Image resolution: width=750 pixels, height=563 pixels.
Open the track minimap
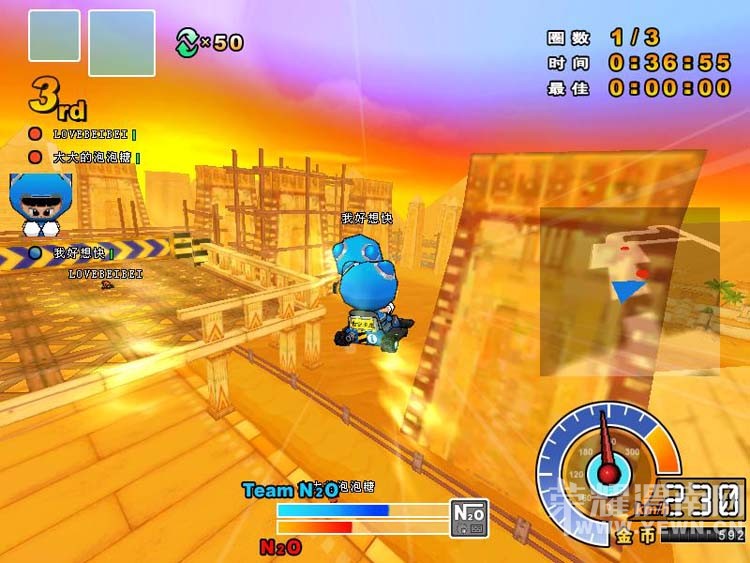(629, 291)
